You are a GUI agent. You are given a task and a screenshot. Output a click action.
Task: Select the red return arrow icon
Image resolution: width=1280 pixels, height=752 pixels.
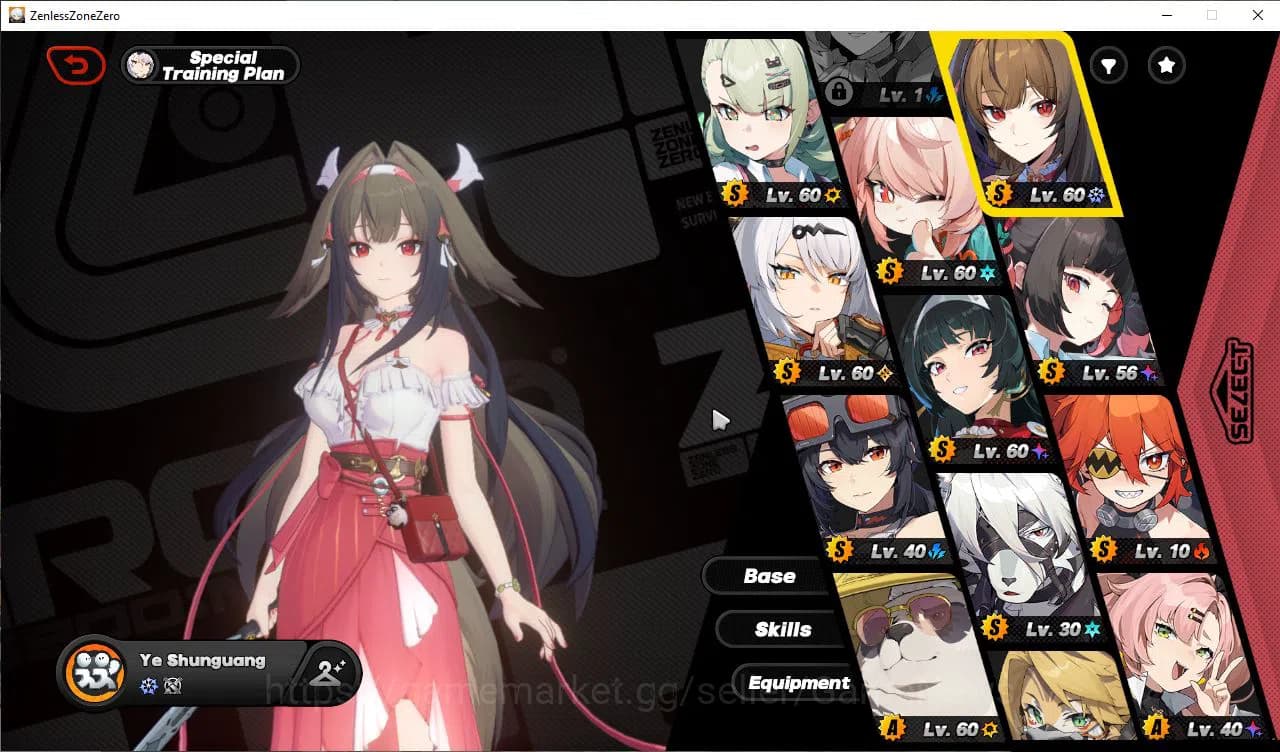click(76, 64)
